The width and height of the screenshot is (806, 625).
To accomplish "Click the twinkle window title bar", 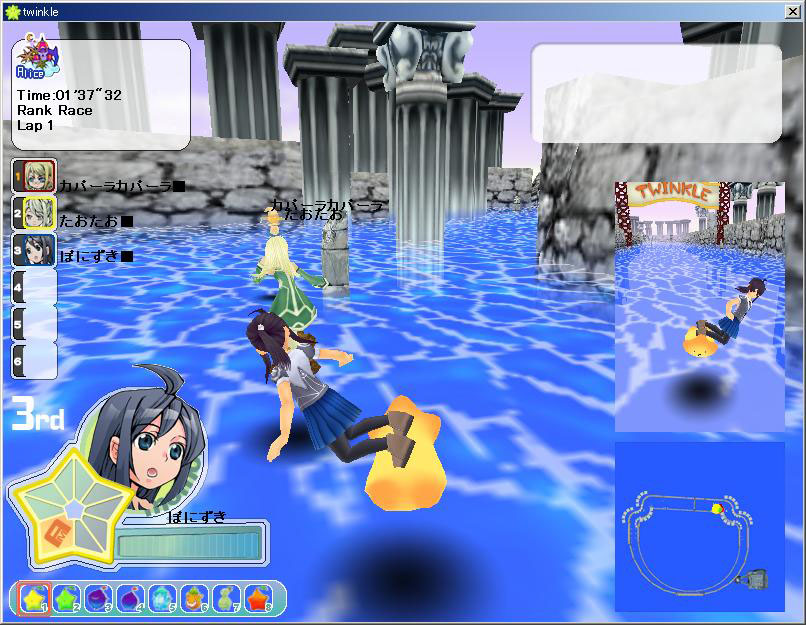I will coord(400,8).
